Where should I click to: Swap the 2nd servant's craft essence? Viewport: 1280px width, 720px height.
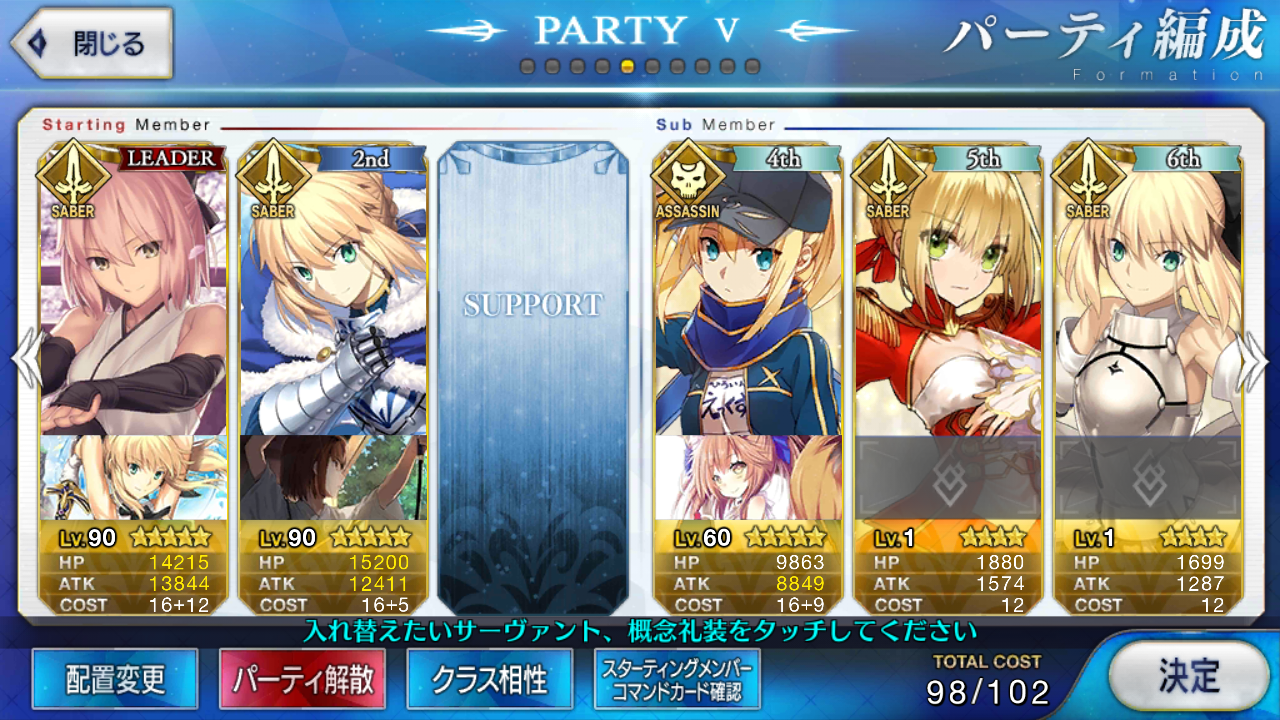[x=333, y=477]
